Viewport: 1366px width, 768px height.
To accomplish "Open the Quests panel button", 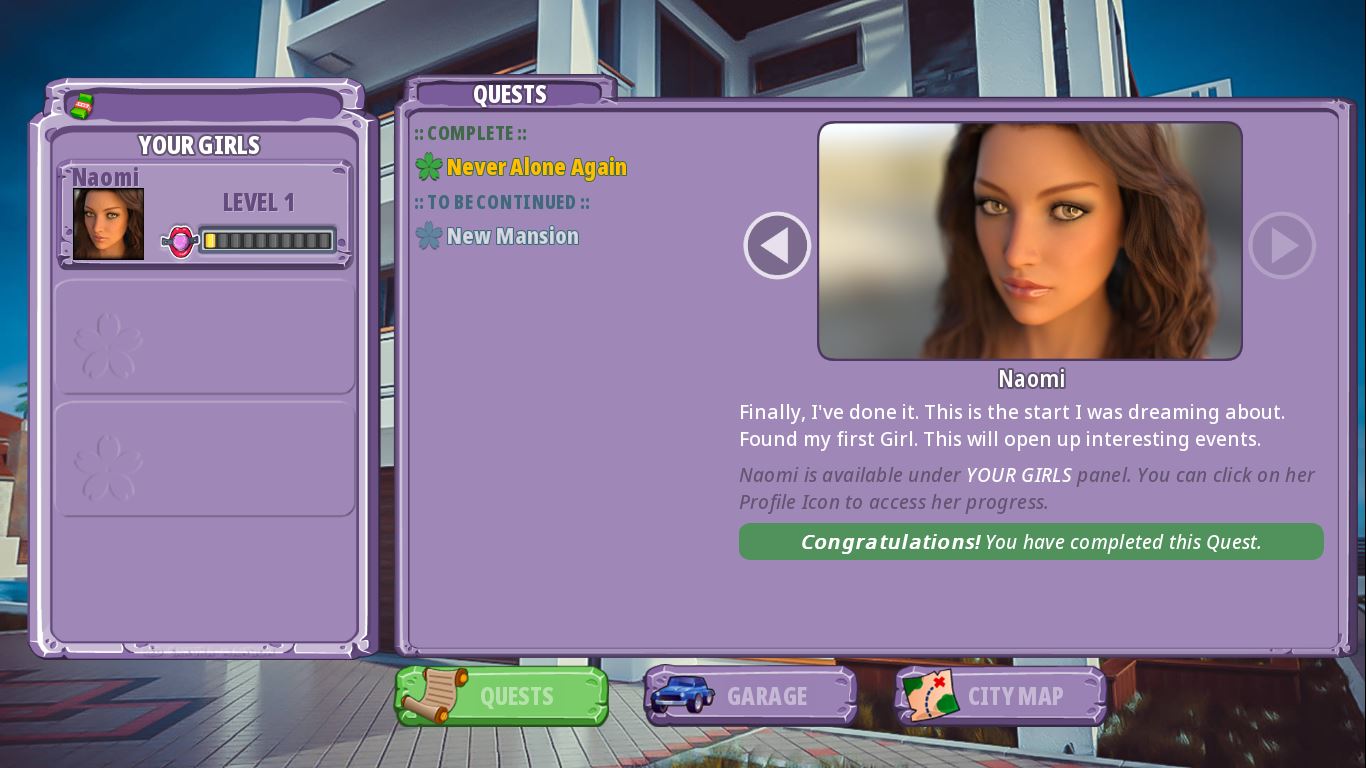I will (x=502, y=696).
